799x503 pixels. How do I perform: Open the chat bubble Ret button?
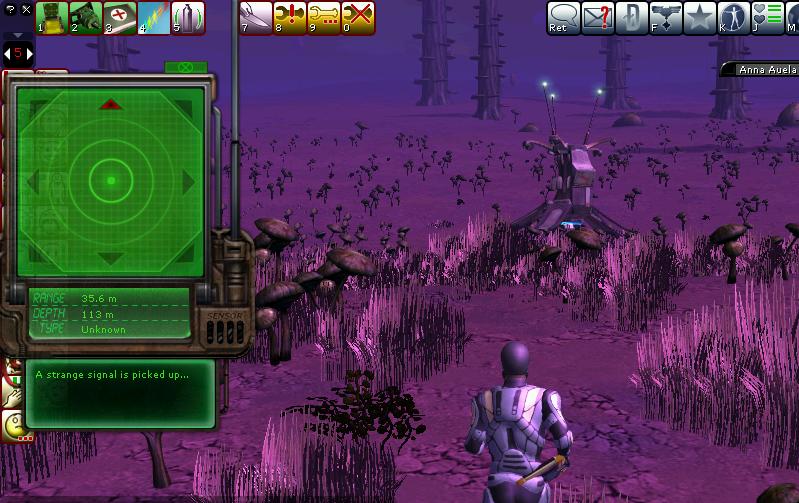click(x=562, y=17)
